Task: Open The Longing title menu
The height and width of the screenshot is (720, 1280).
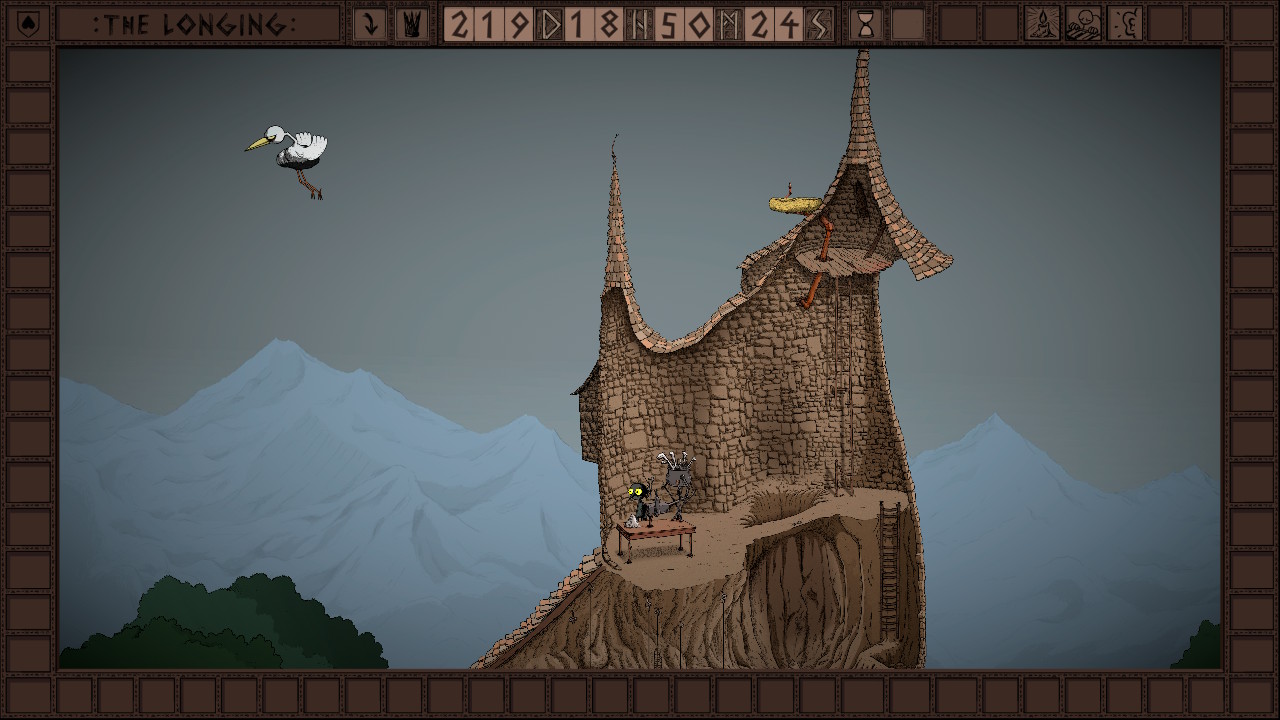Action: pyautogui.click(x=195, y=24)
